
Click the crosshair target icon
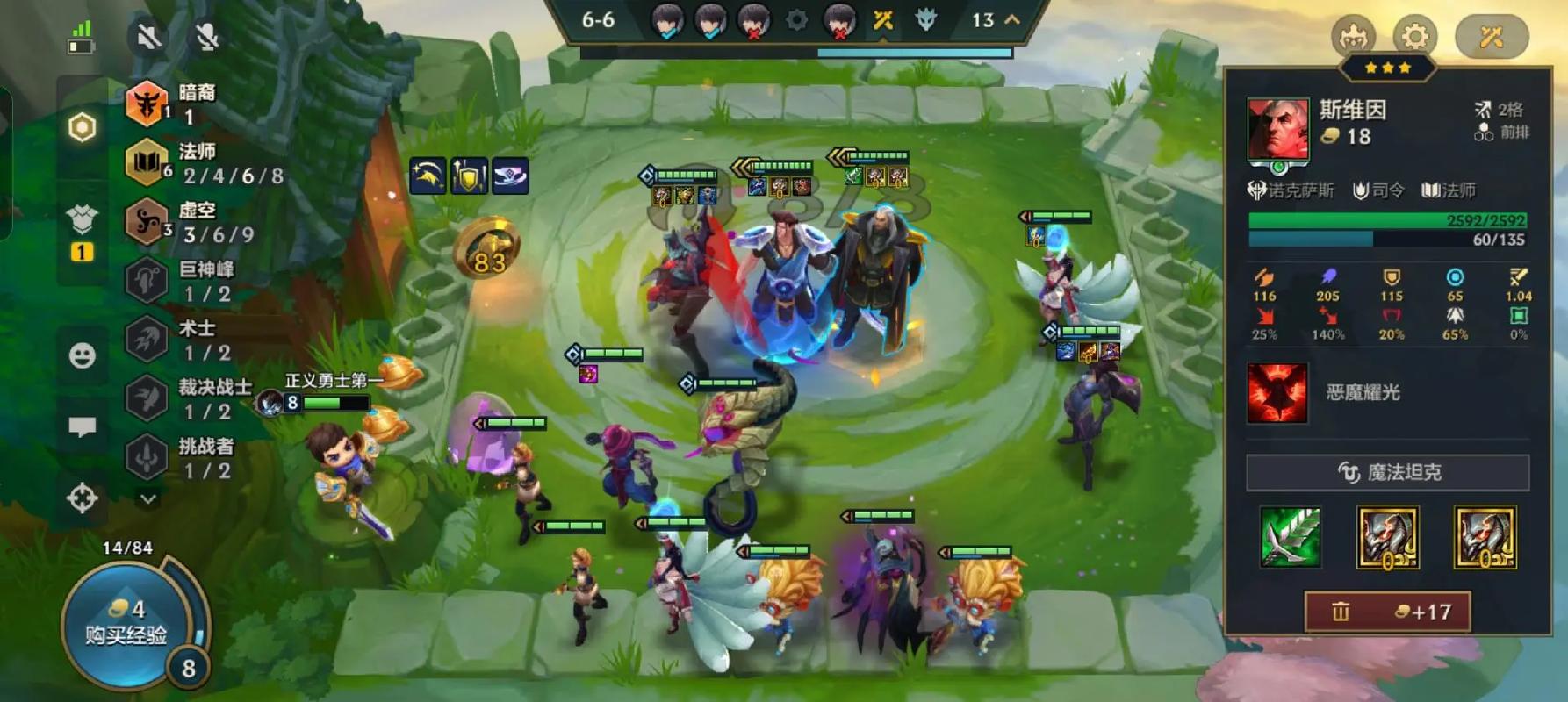click(x=83, y=498)
